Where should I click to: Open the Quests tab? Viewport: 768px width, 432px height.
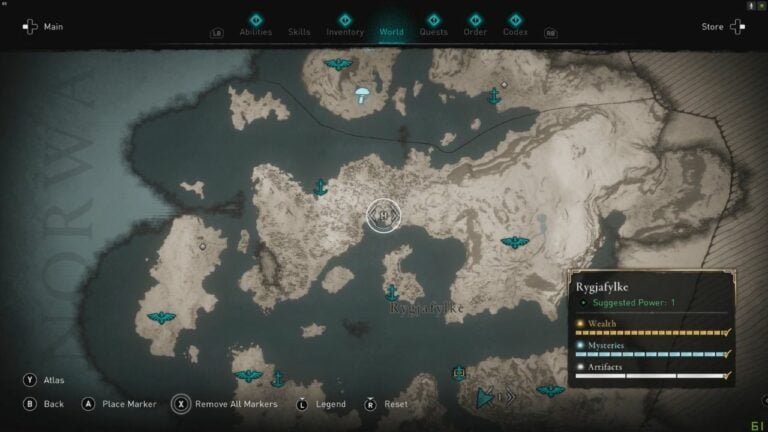[433, 32]
